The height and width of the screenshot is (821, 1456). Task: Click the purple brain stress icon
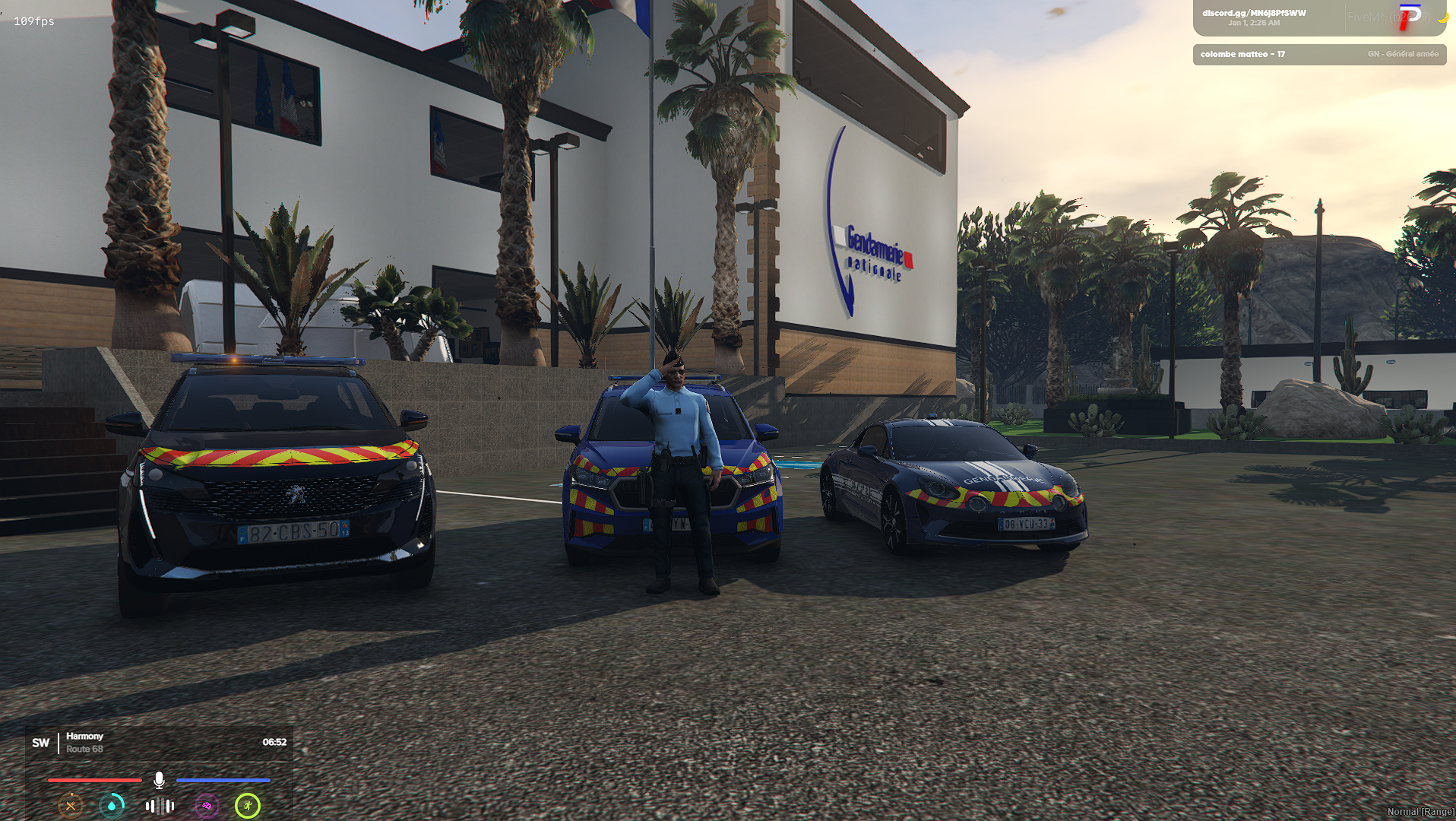coord(205,806)
